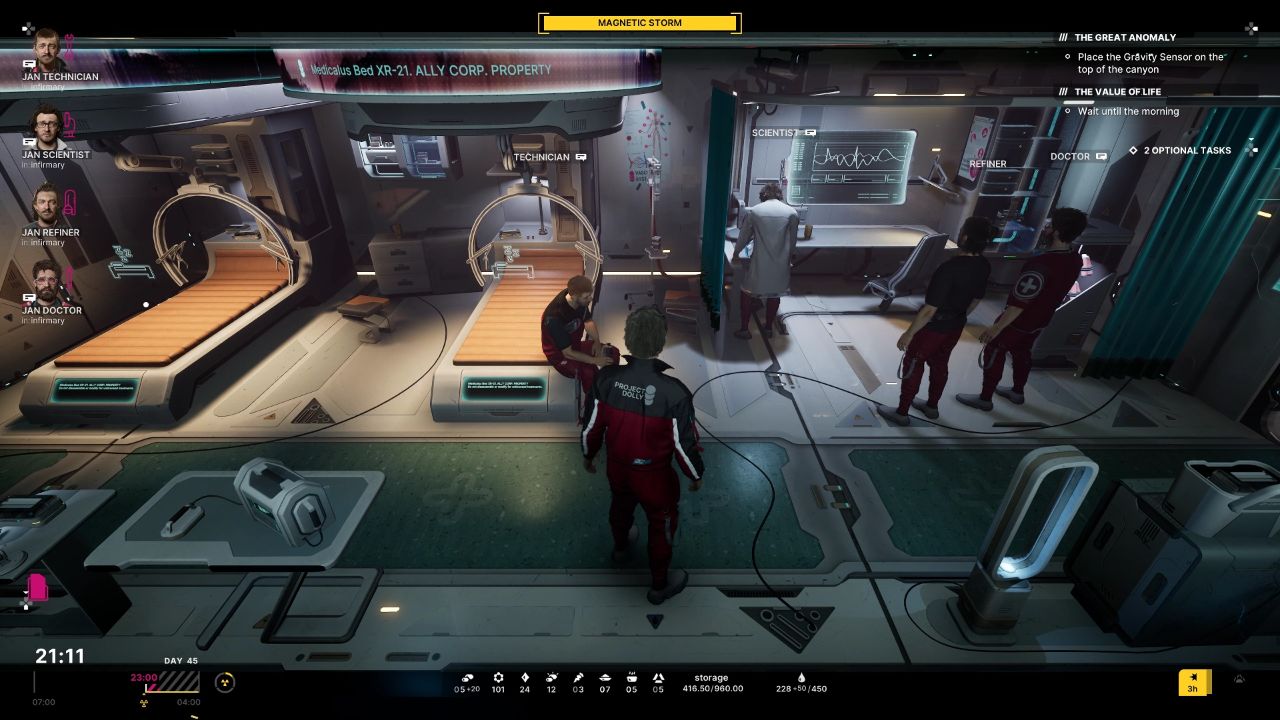Click the storage capacity indicator
The width and height of the screenshot is (1280, 720).
[x=712, y=683]
